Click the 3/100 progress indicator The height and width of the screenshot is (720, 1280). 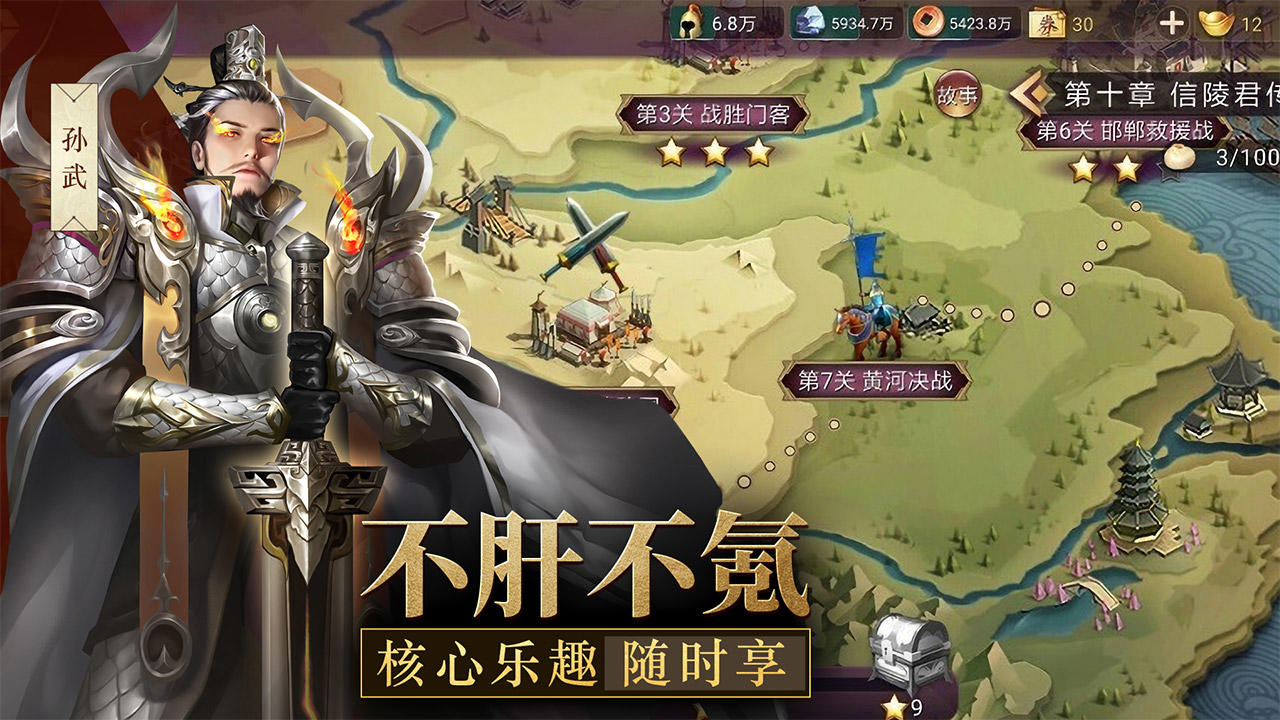coord(1247,156)
